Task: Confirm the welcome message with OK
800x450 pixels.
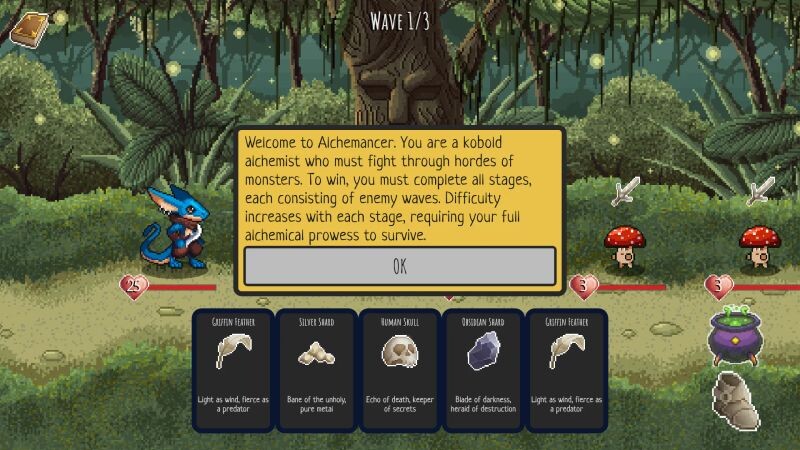Action: pyautogui.click(x=400, y=266)
